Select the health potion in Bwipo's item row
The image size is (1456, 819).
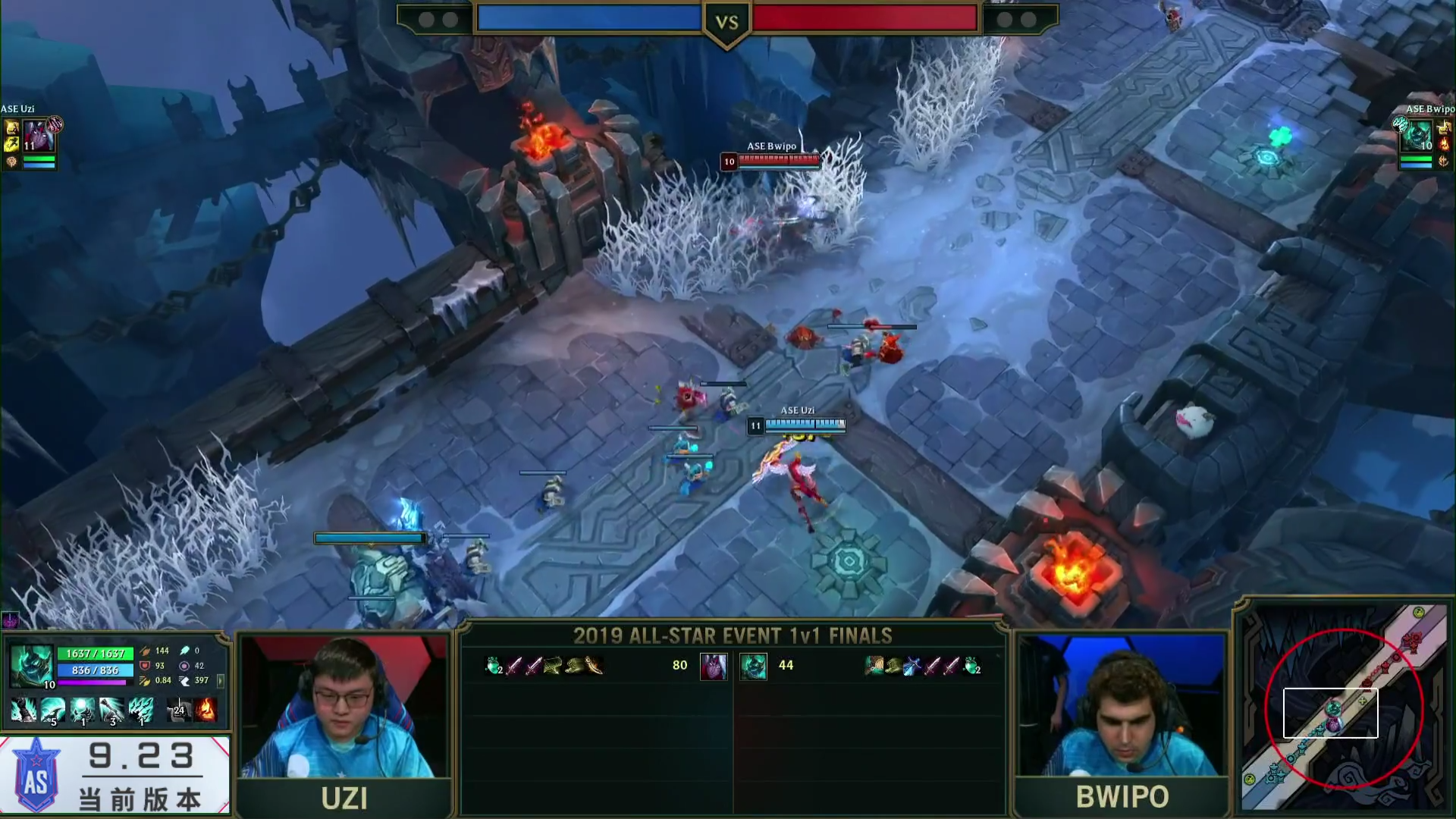(x=972, y=666)
